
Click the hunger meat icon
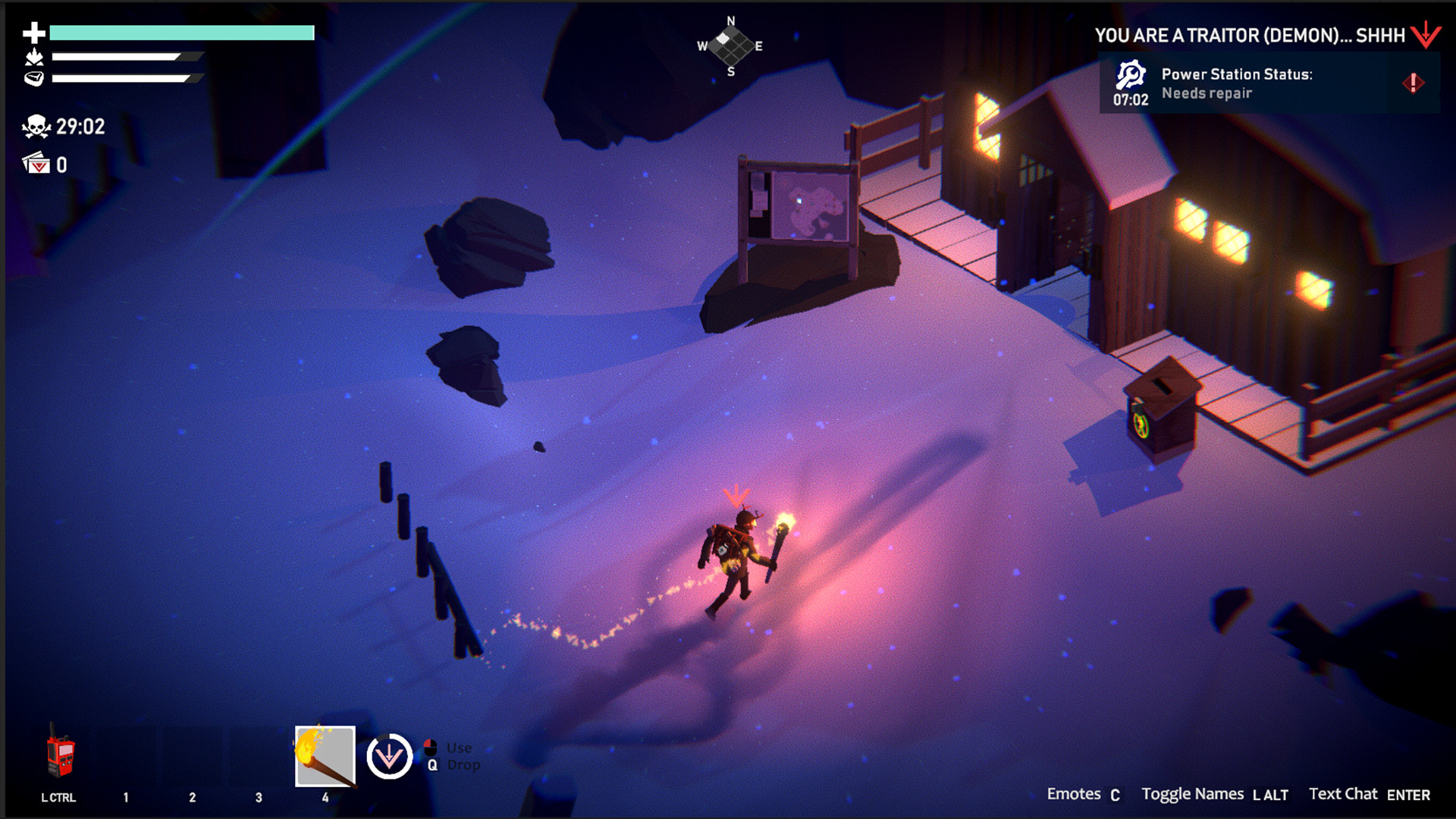click(32, 76)
